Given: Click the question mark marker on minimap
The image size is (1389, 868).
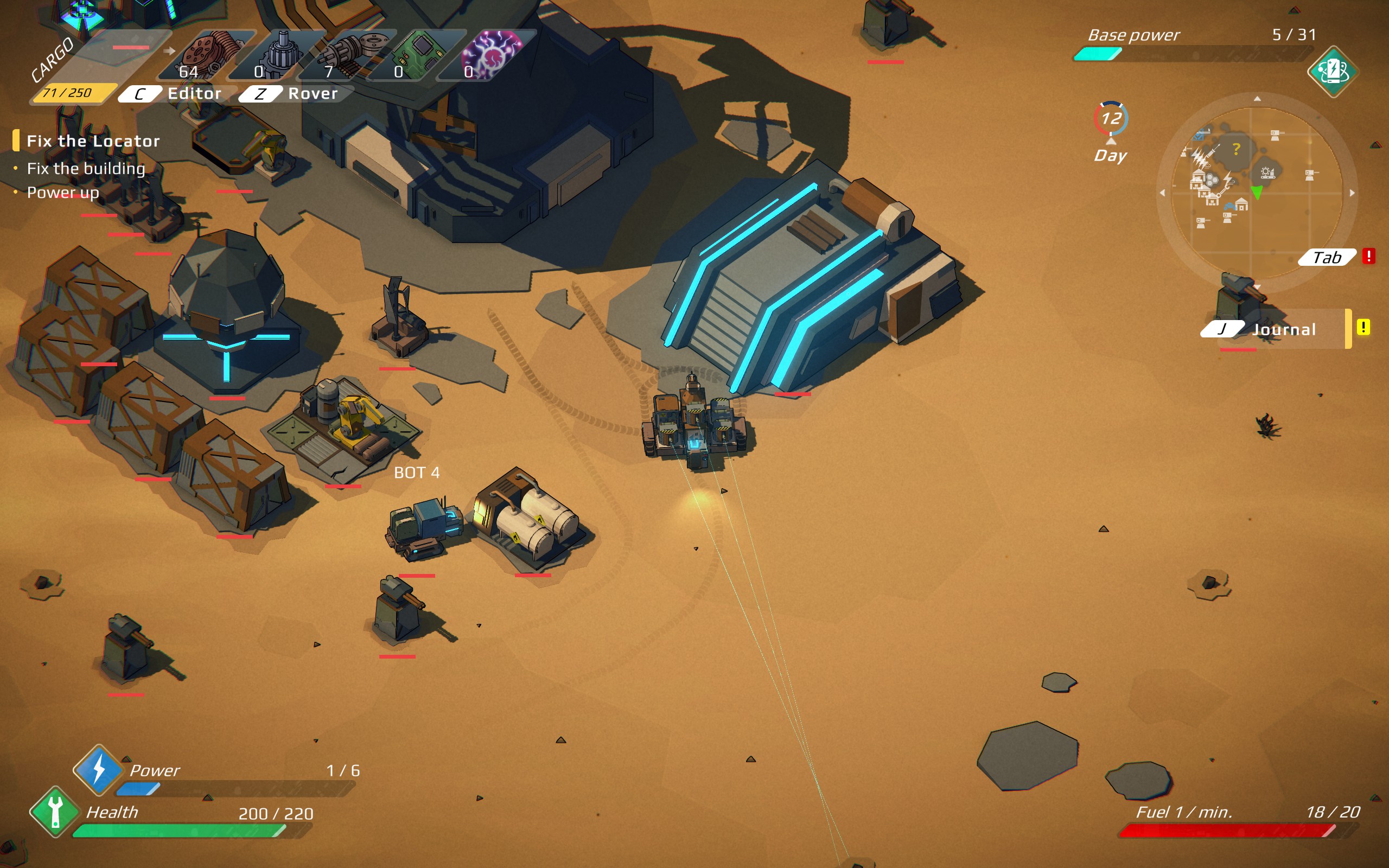Looking at the screenshot, I should point(1237,149).
